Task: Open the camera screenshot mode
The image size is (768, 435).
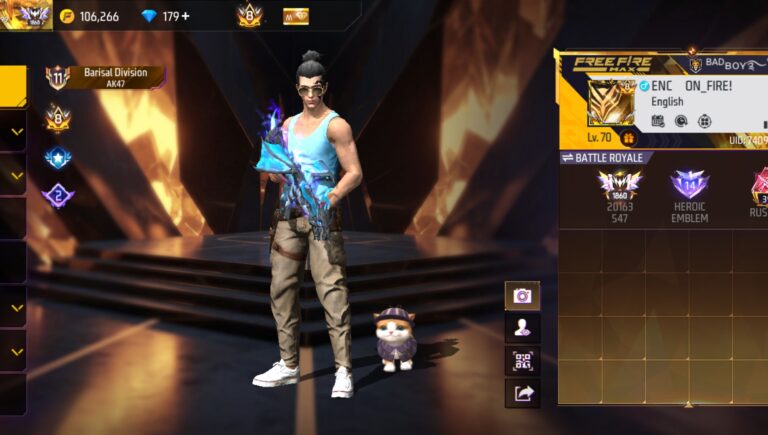Action: [522, 295]
